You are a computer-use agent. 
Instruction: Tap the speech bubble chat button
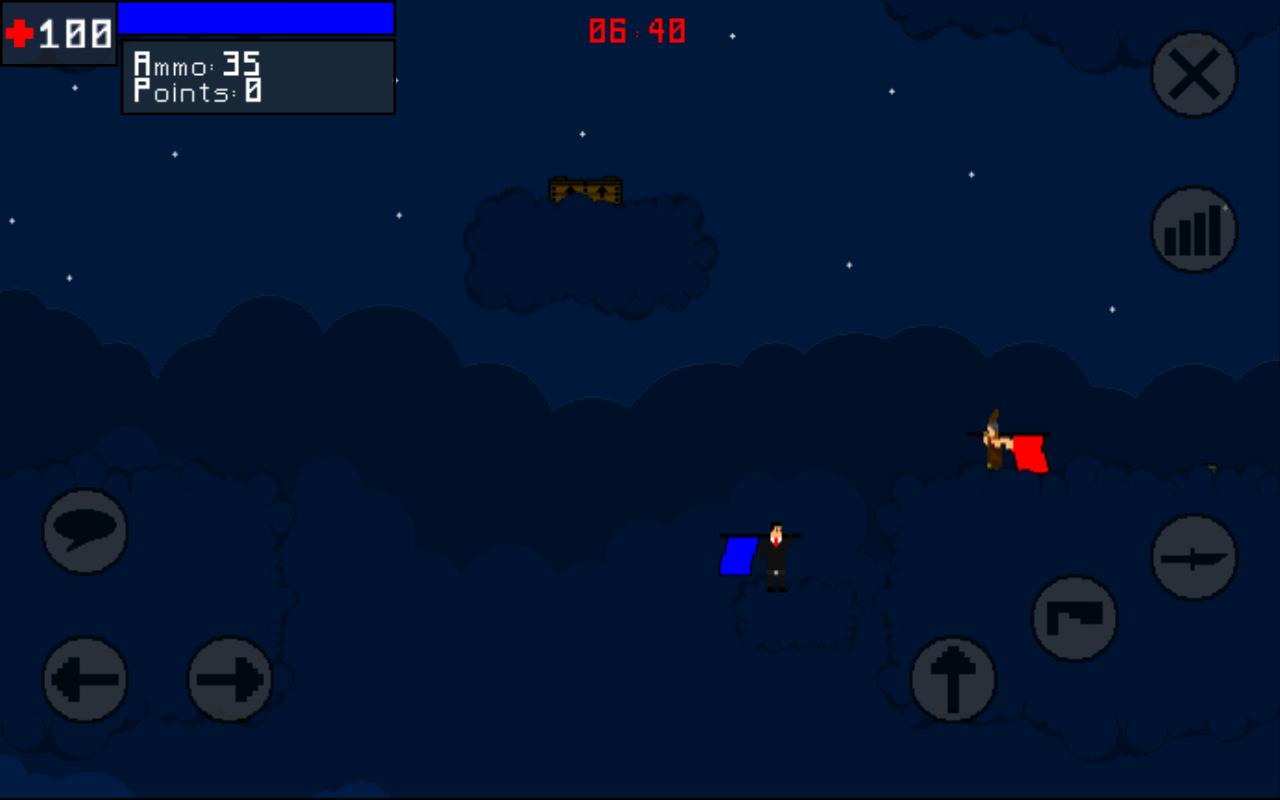tap(85, 531)
